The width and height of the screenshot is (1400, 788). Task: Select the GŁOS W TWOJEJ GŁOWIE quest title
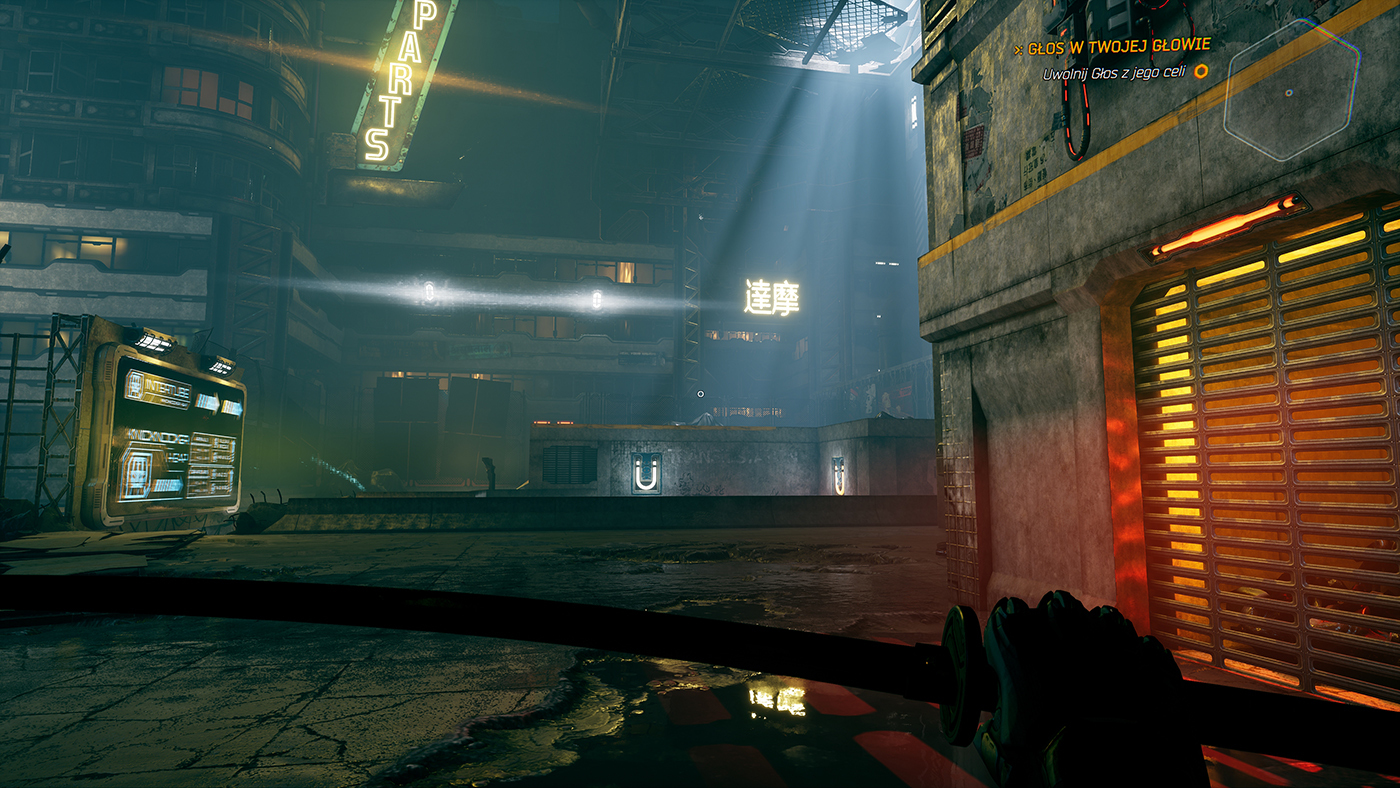click(1118, 45)
